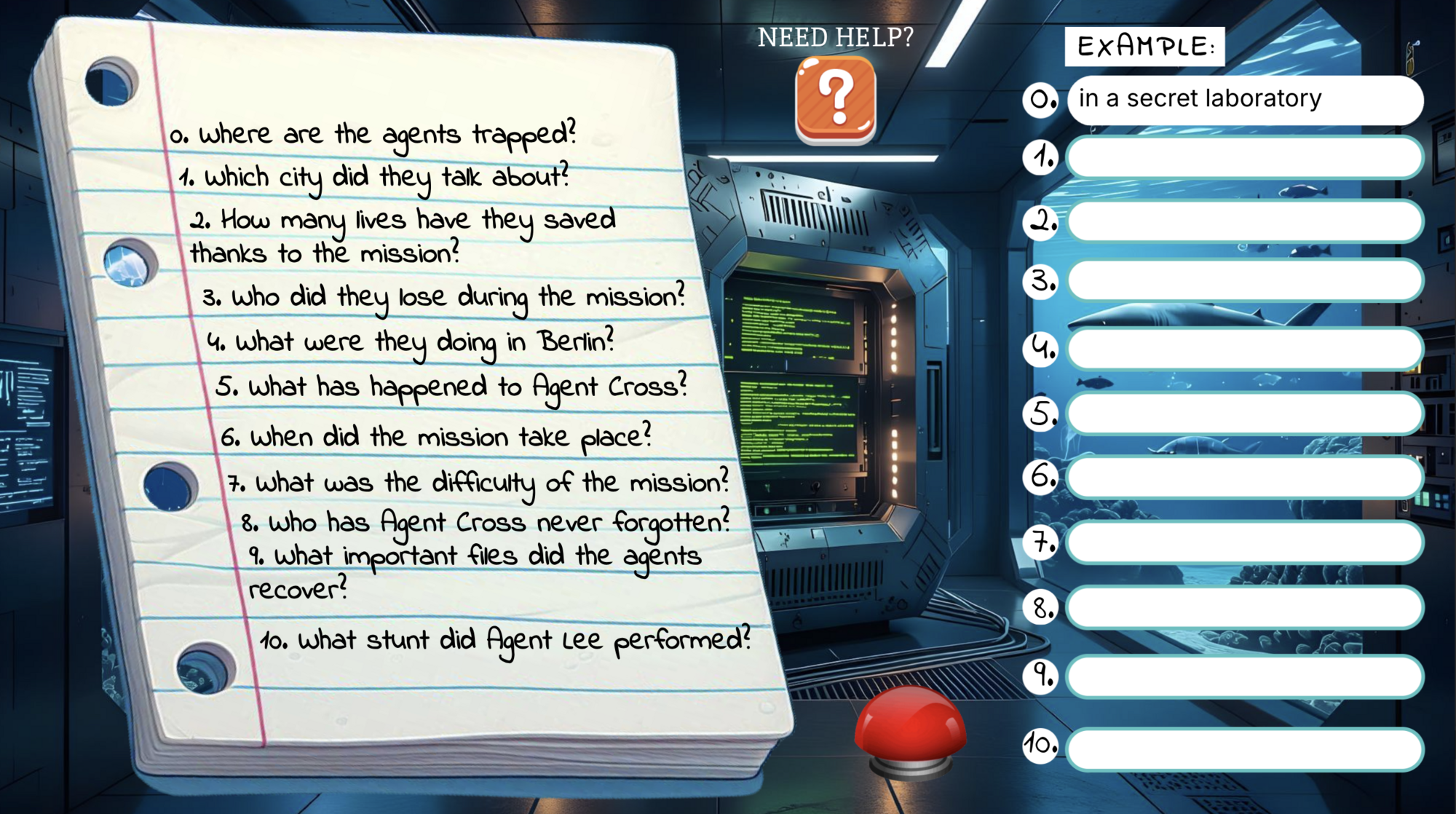Click the big red dome button
This screenshot has width=1456, height=814.
[x=910, y=728]
